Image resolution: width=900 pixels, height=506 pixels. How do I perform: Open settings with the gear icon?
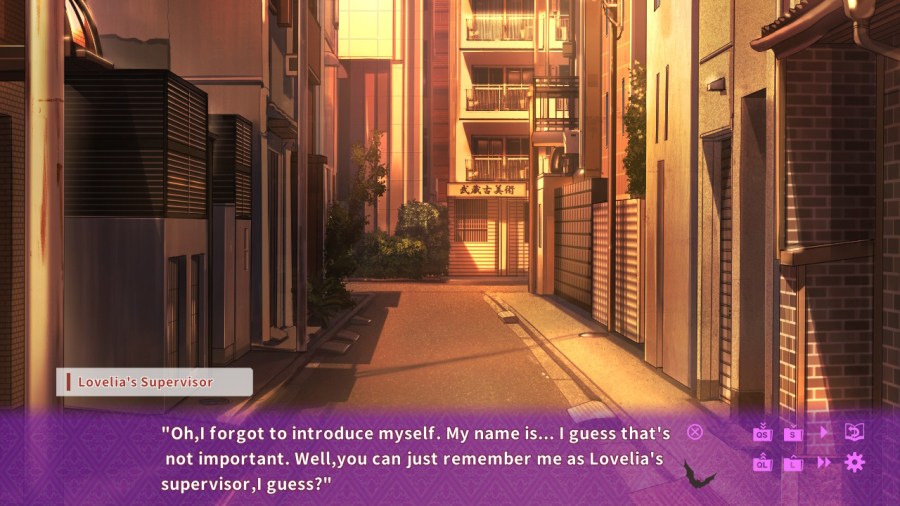pyautogui.click(x=854, y=462)
